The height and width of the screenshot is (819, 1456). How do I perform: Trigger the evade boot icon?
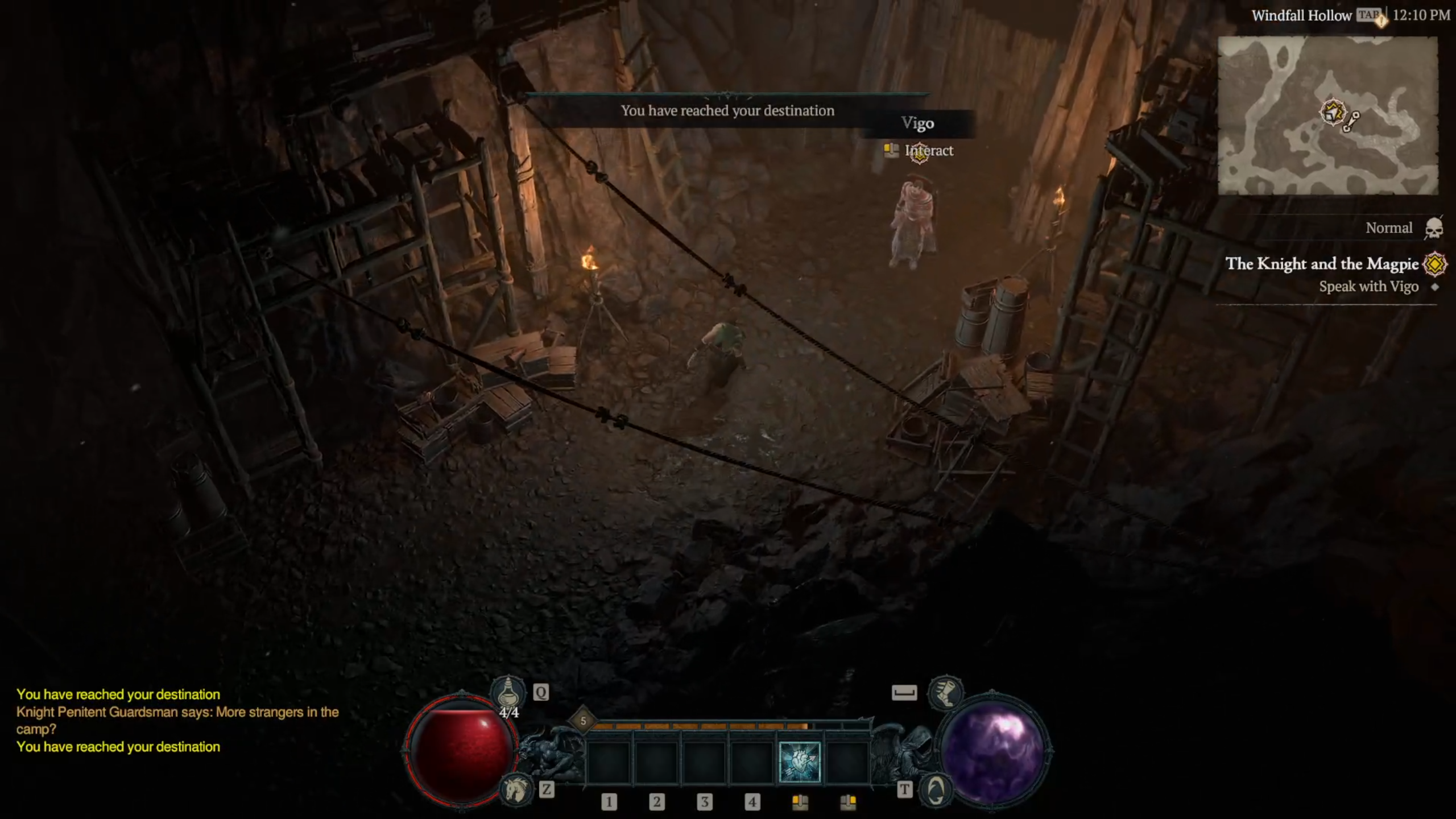point(945,692)
